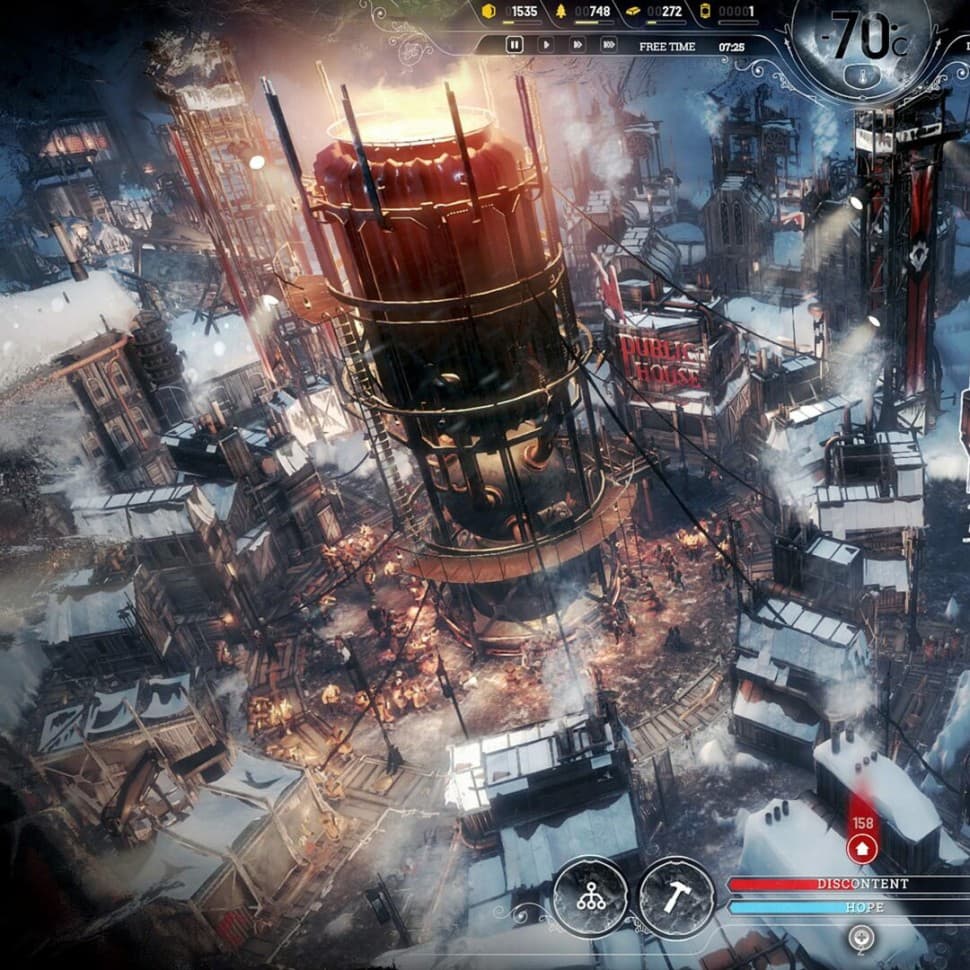Pause the game with the pause button
This screenshot has height=970, width=970.
pyautogui.click(x=514, y=45)
